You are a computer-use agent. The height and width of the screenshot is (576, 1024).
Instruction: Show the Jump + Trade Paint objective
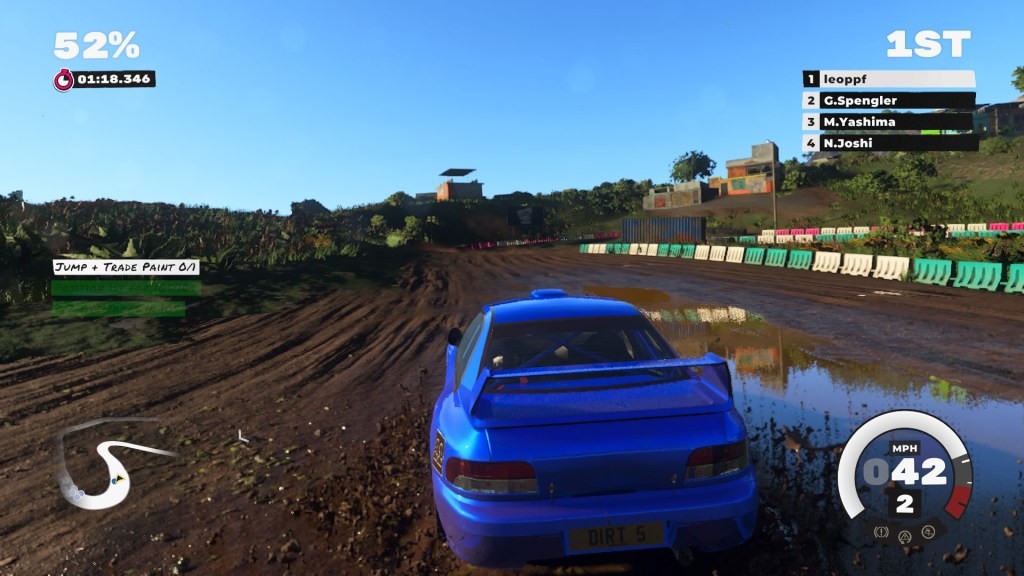pyautogui.click(x=126, y=267)
